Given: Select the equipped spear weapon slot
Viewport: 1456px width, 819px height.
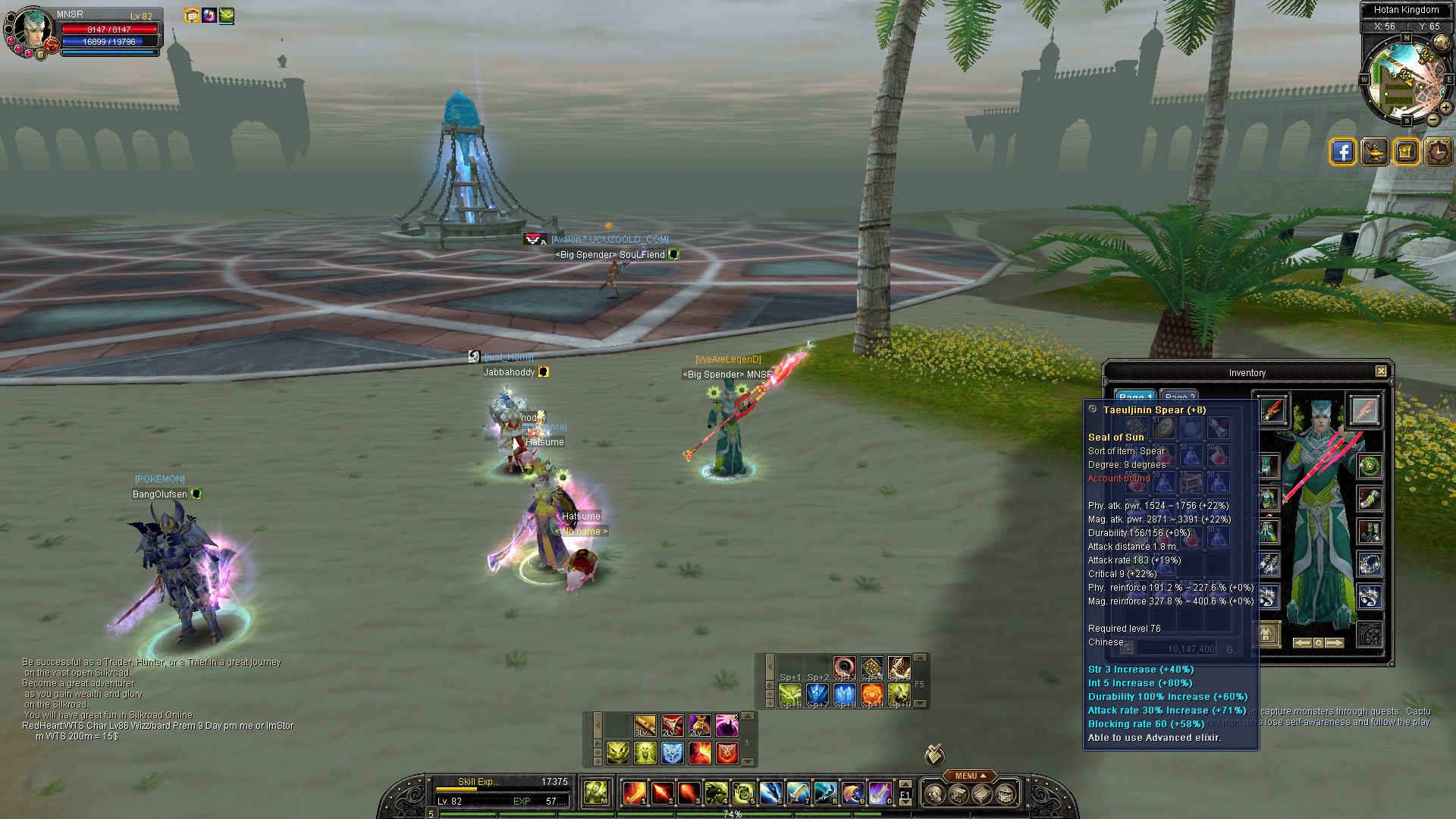Looking at the screenshot, I should pos(1272,409).
